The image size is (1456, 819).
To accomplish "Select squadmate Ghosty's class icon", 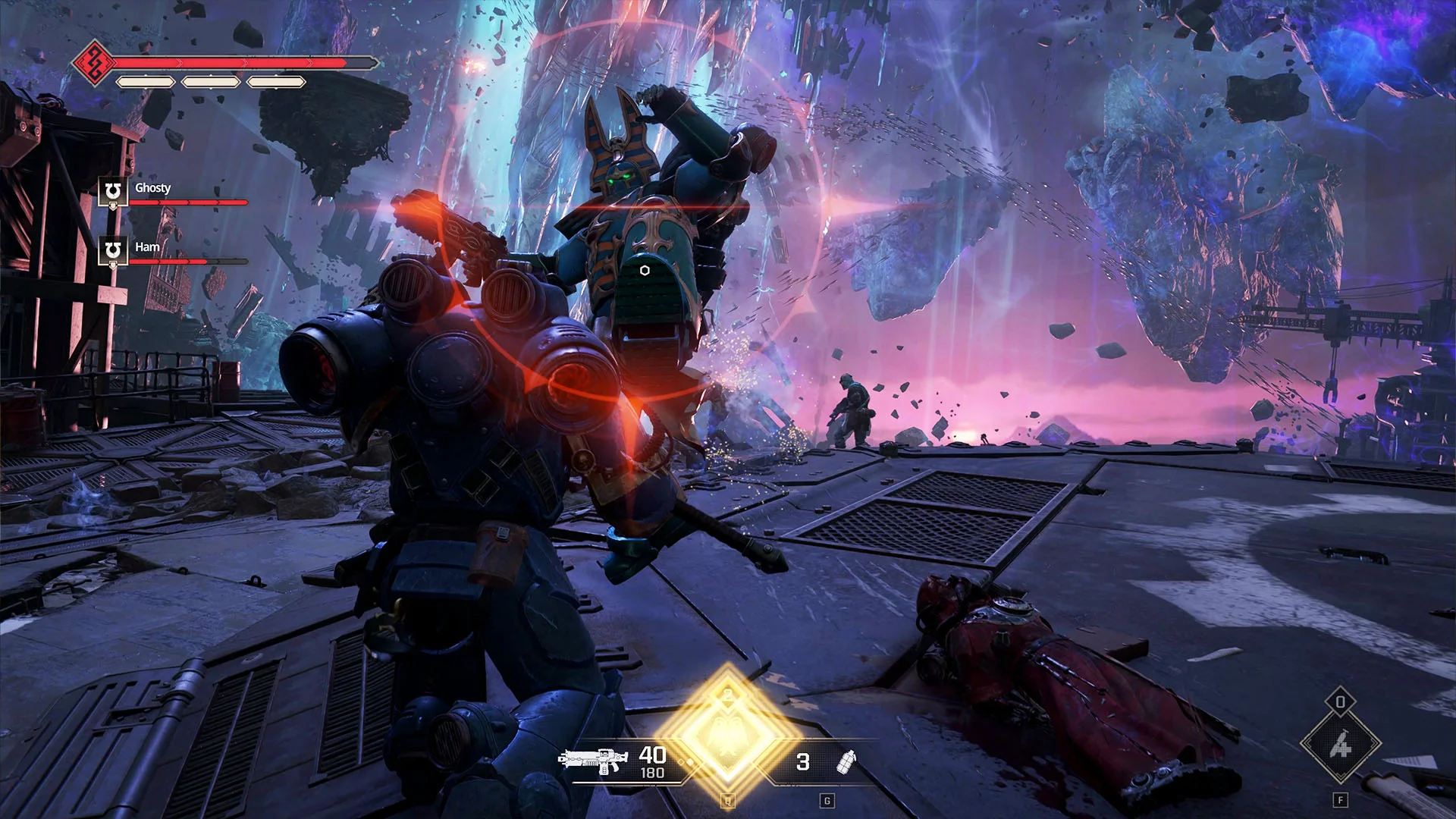I will click(x=113, y=191).
